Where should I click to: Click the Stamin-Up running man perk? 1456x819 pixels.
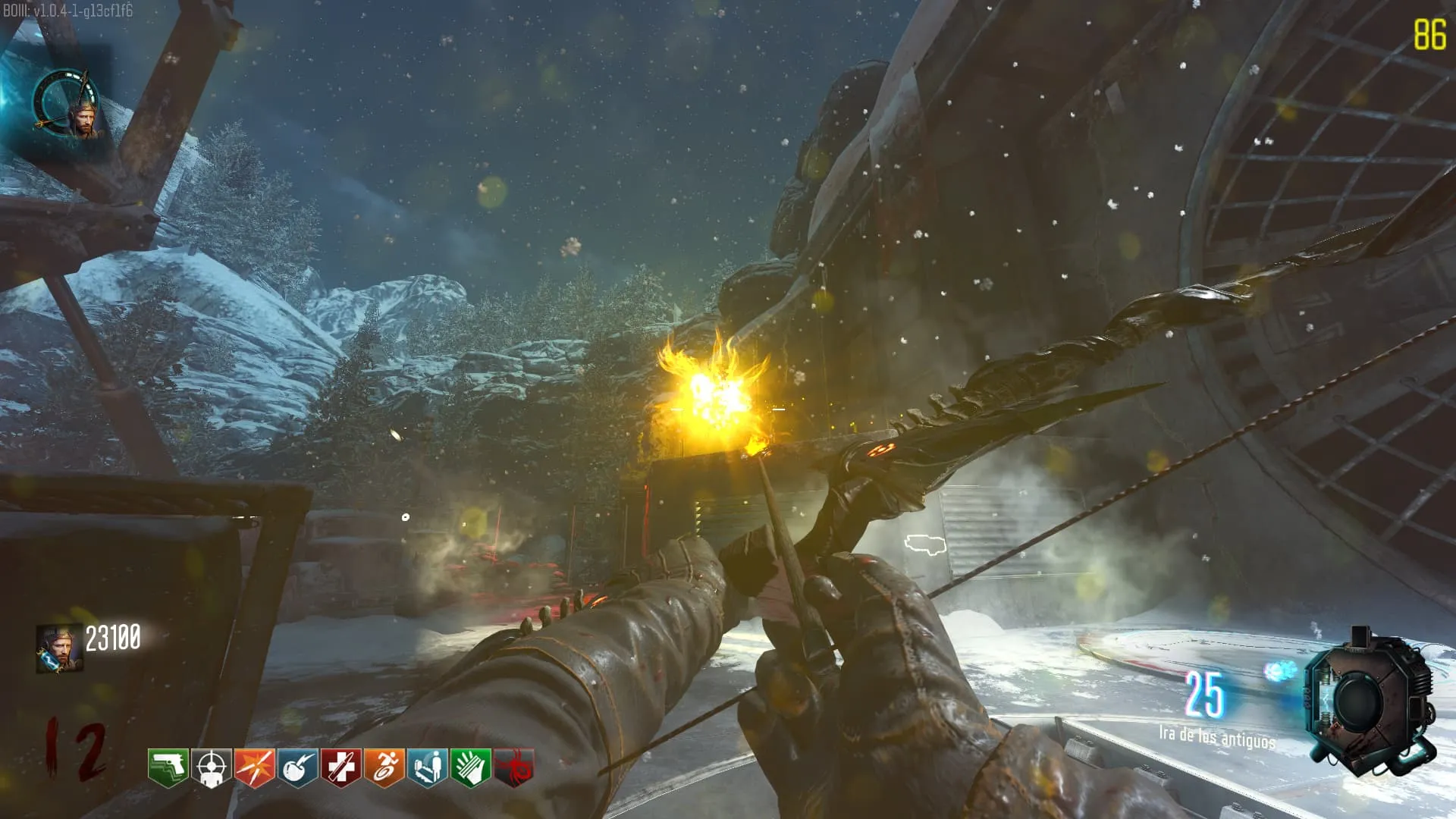pyautogui.click(x=384, y=767)
